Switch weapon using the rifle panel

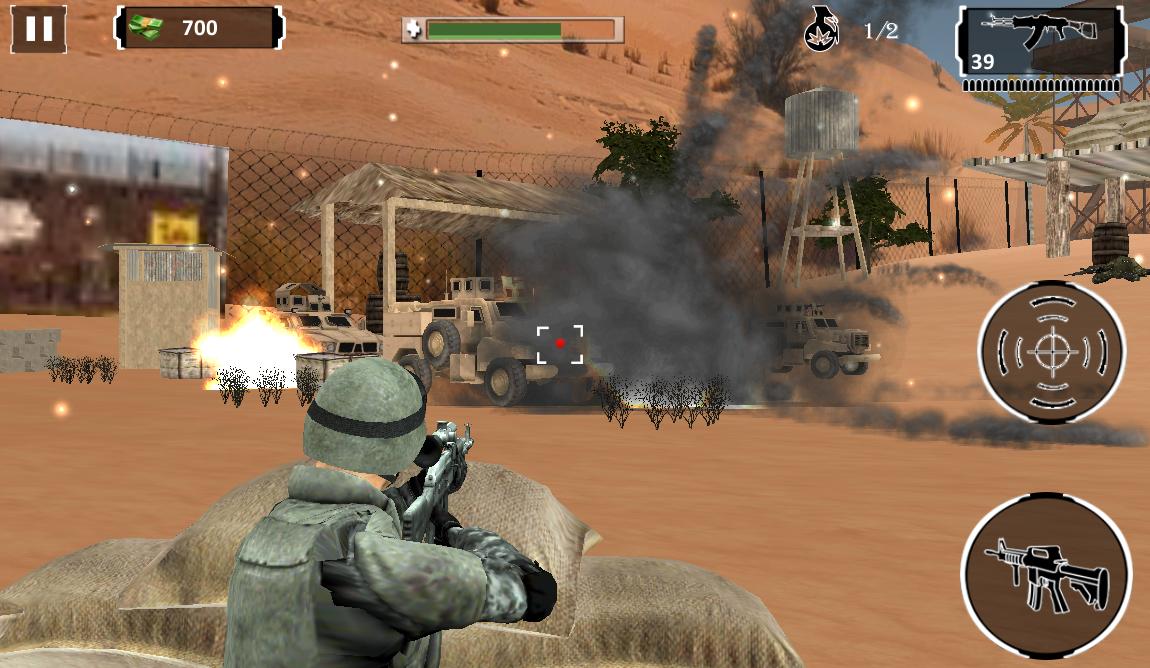pyautogui.click(x=1041, y=42)
